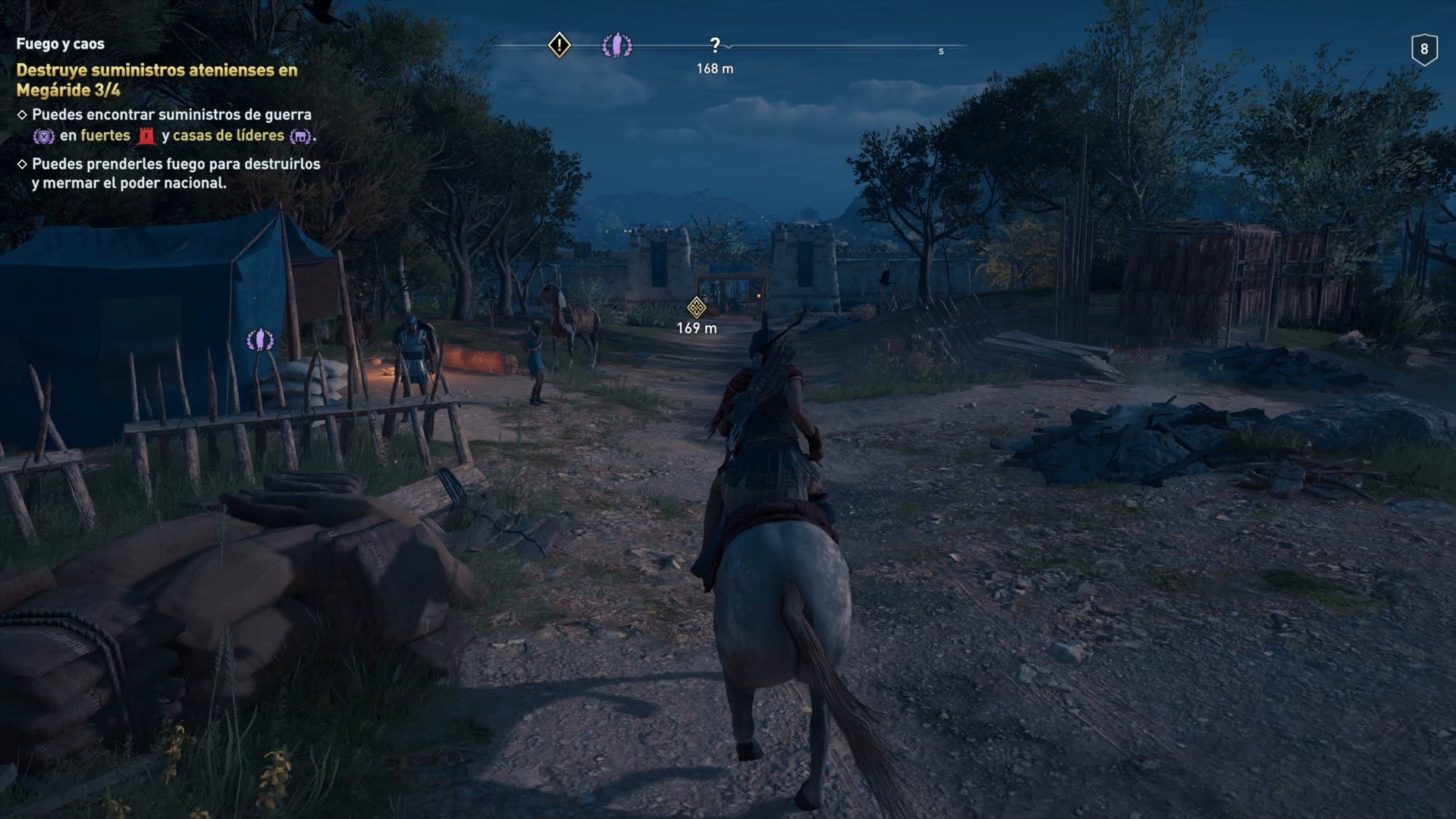Select the Fuego y caos quest title
Image resolution: width=1456 pixels, height=819 pixels.
(x=59, y=43)
